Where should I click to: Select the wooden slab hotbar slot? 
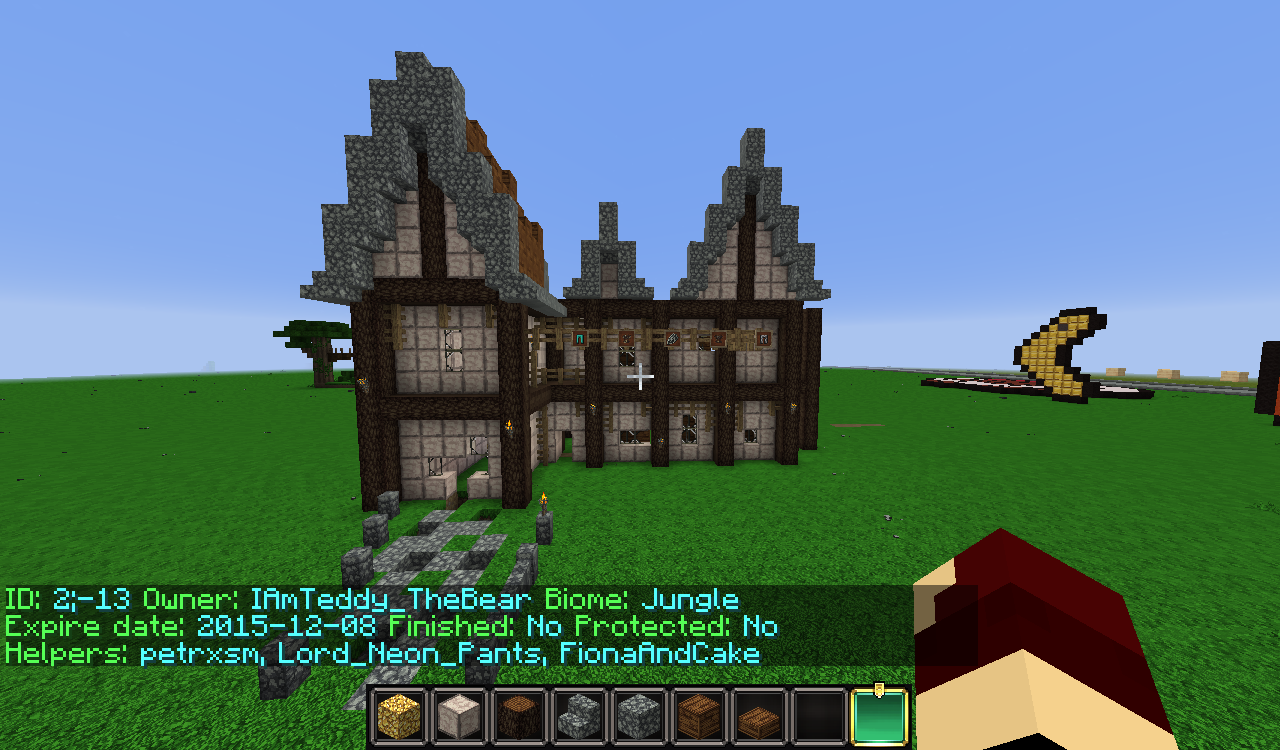759,716
